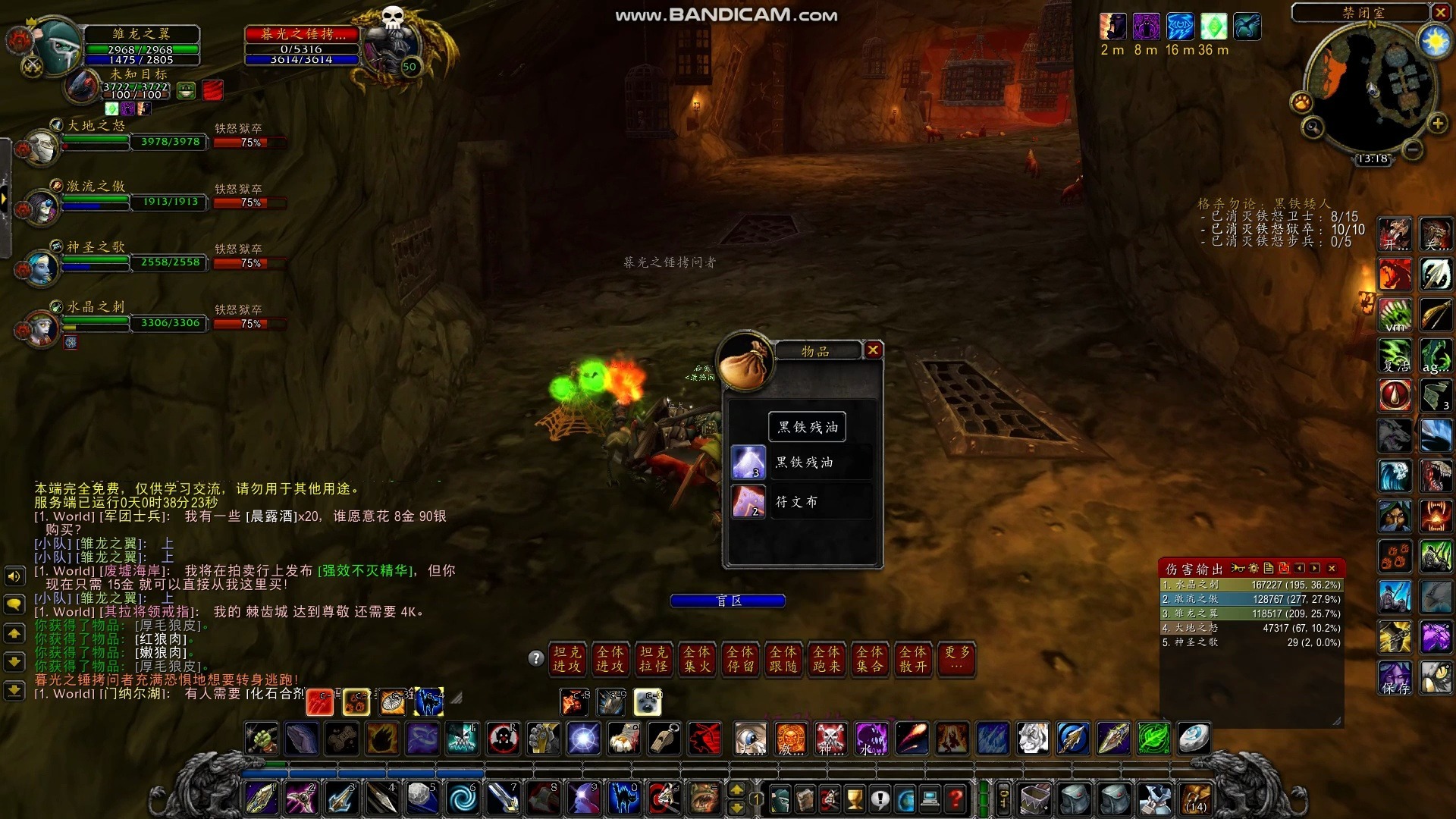Choose the 全体散开 spread out command
Screen dimensions: 1456x819
tap(913, 659)
